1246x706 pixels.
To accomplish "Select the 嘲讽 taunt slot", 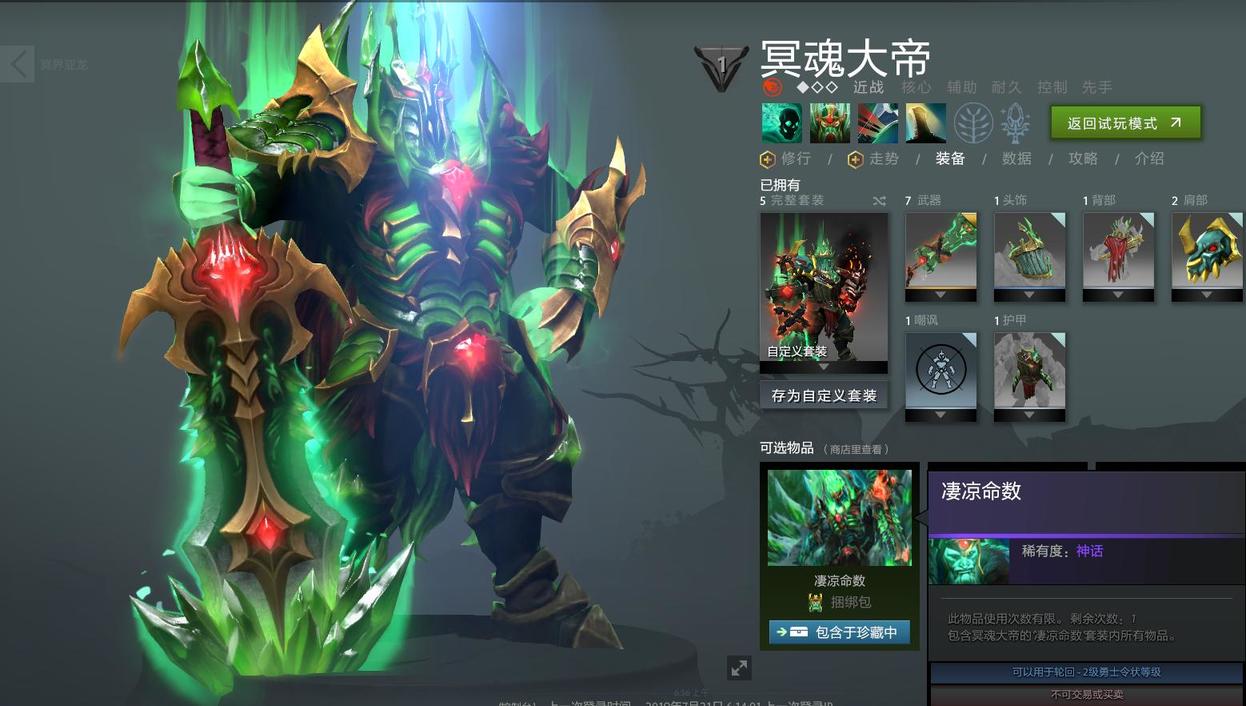I will coord(941,371).
